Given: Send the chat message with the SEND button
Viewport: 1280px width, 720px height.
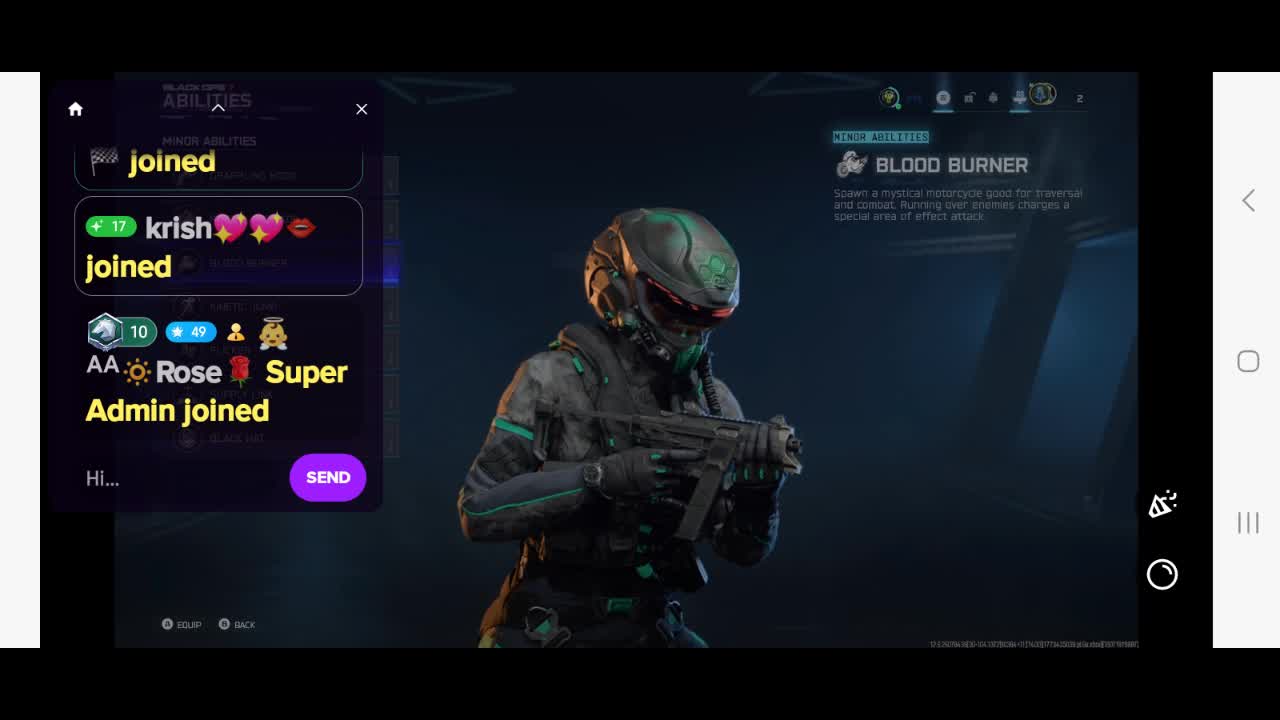Looking at the screenshot, I should tap(327, 477).
